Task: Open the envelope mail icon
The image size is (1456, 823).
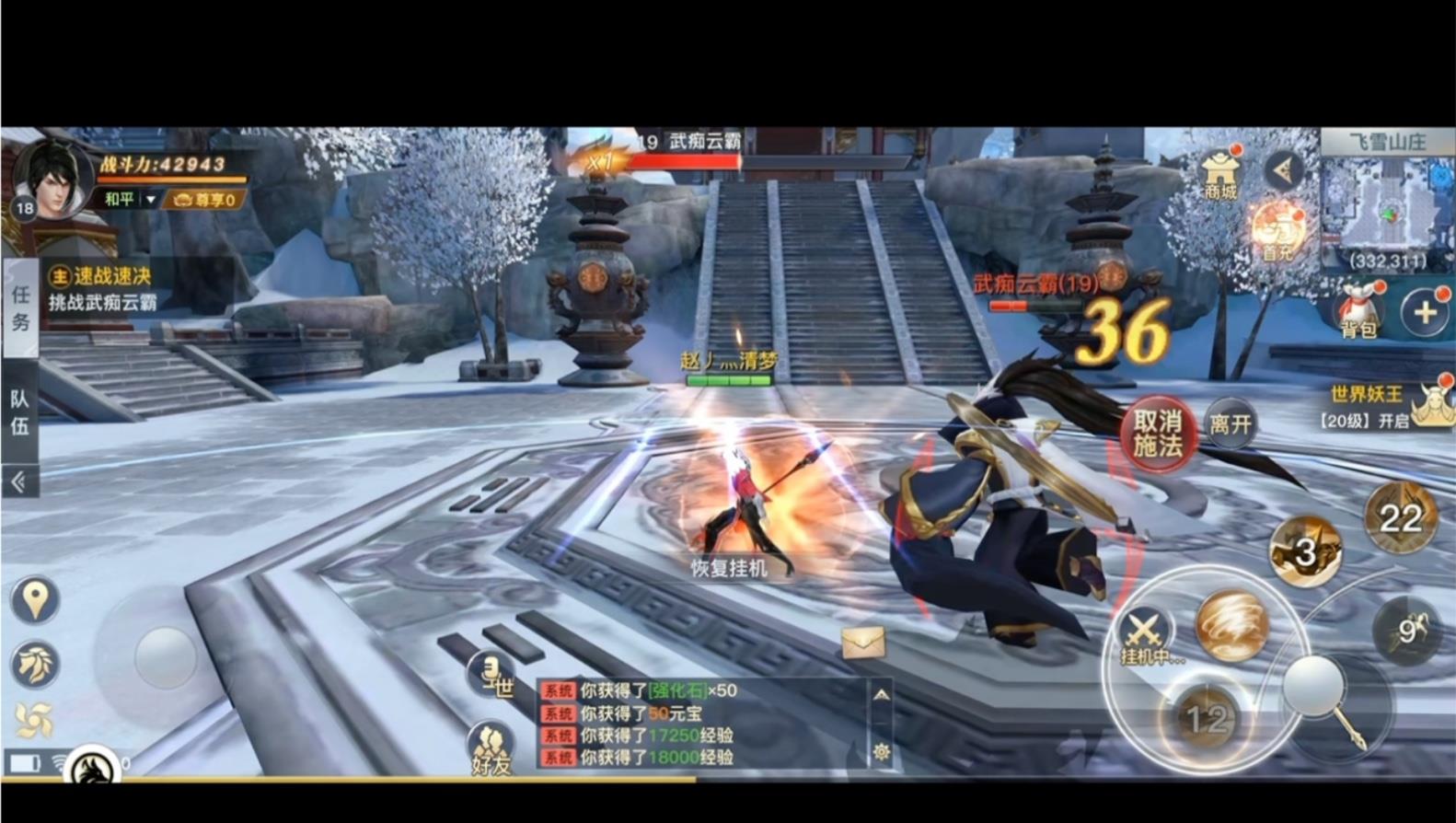Action: [x=862, y=643]
